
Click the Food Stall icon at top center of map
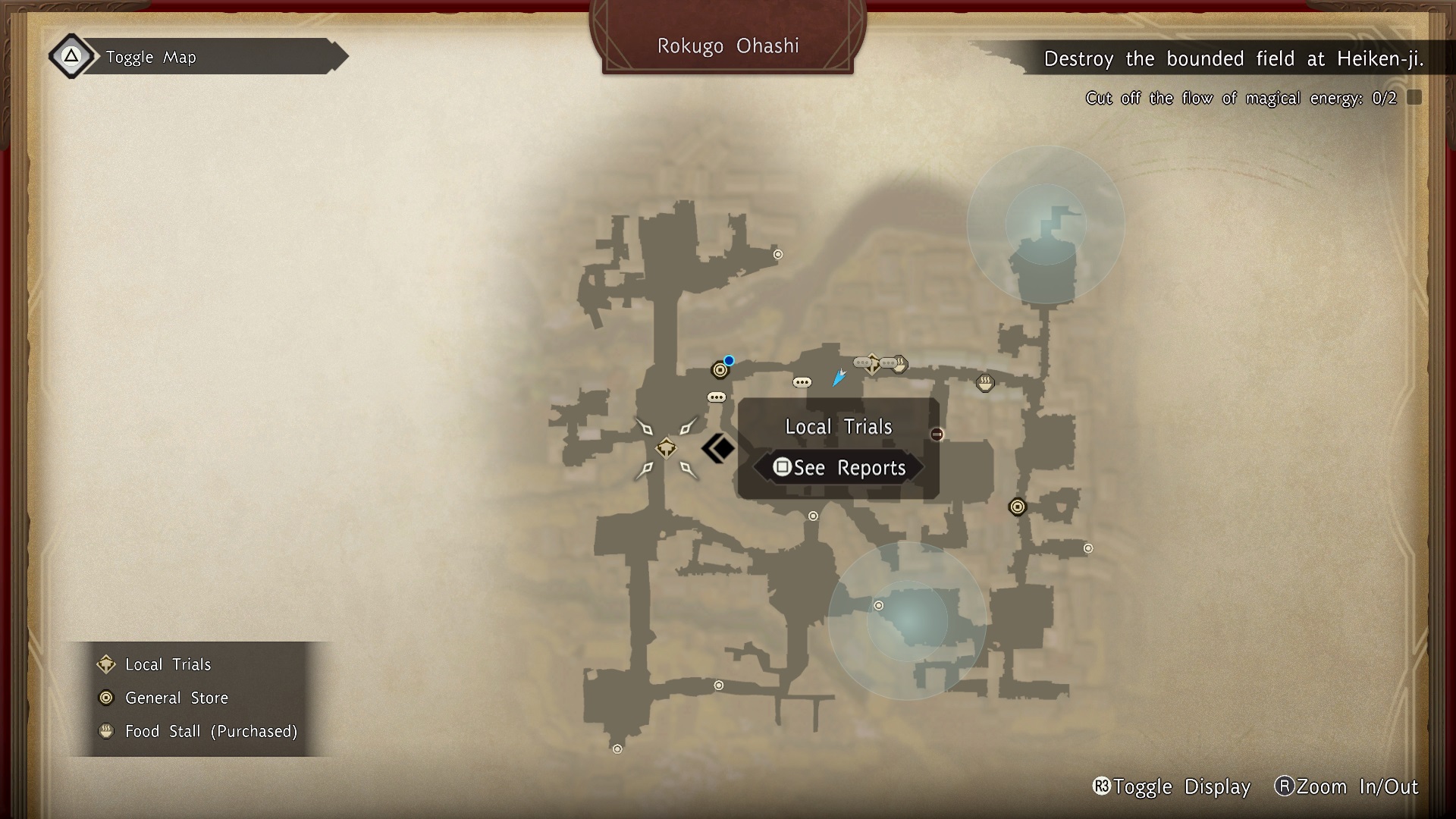(899, 363)
